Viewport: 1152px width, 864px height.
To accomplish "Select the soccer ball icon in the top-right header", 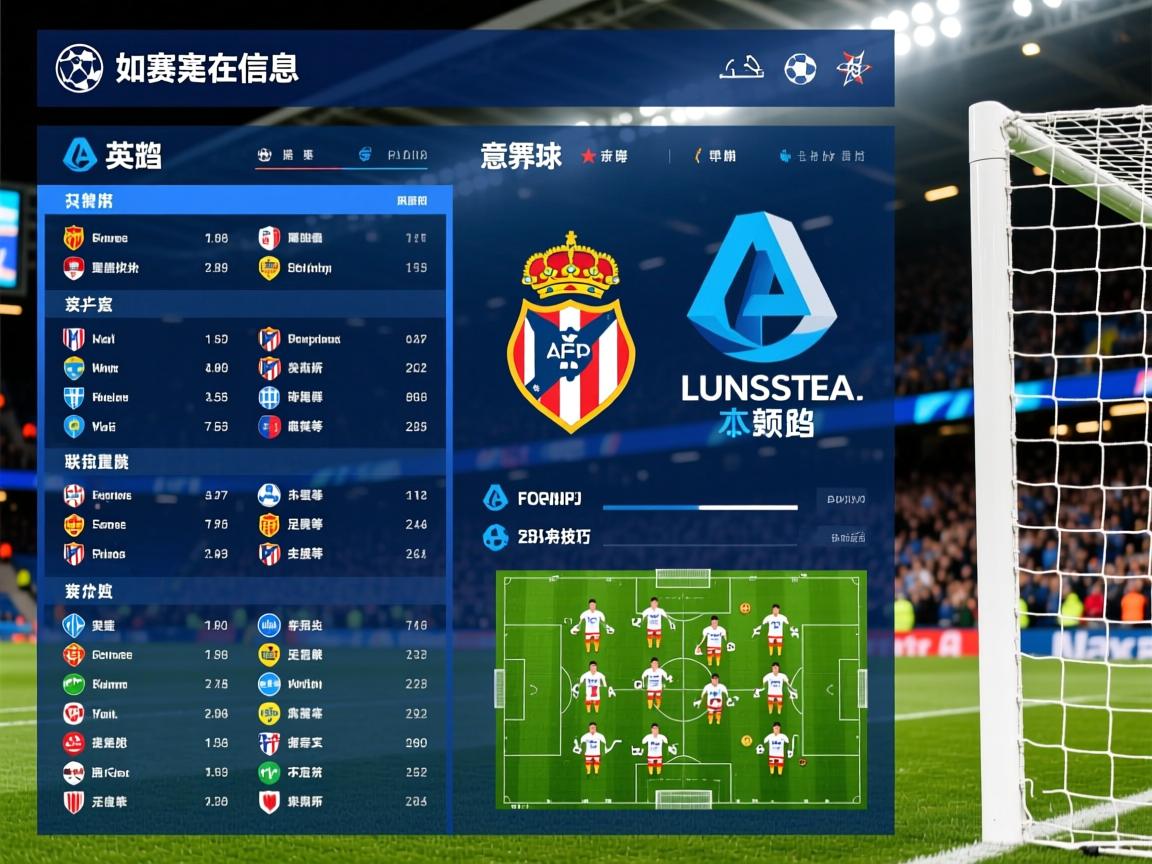I will tap(800, 68).
